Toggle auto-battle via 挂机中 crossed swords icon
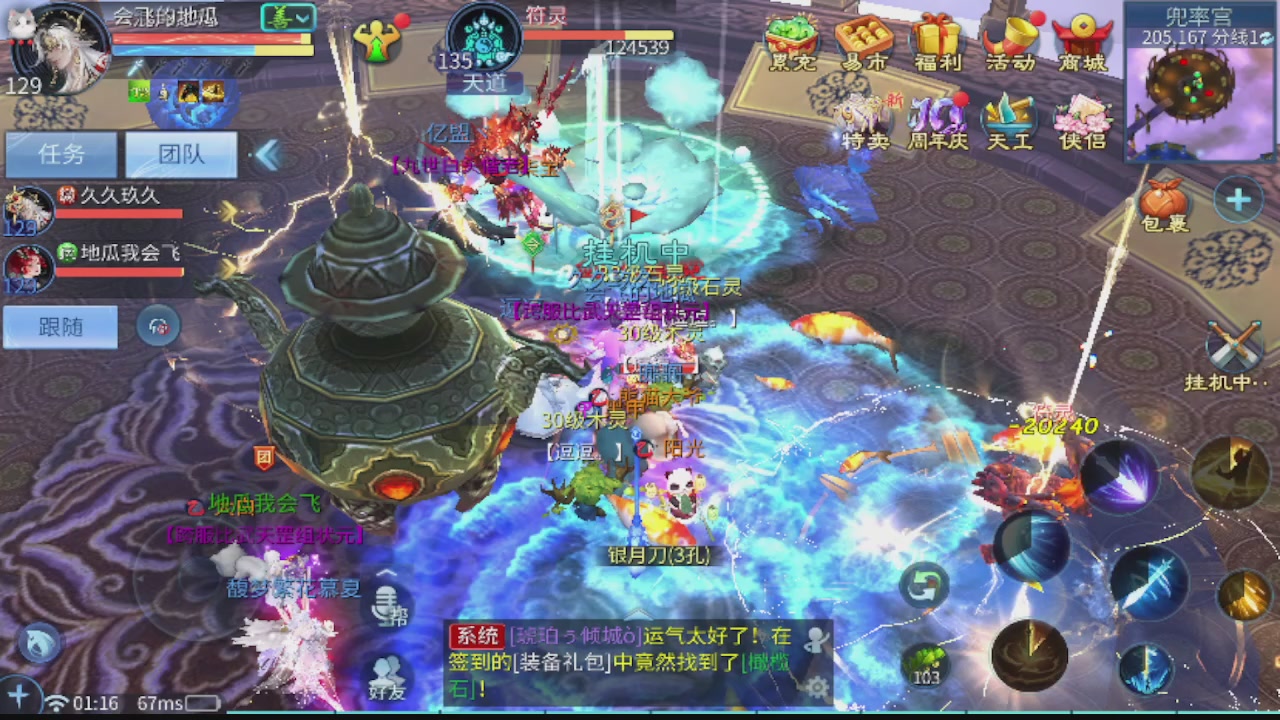 (1231, 345)
